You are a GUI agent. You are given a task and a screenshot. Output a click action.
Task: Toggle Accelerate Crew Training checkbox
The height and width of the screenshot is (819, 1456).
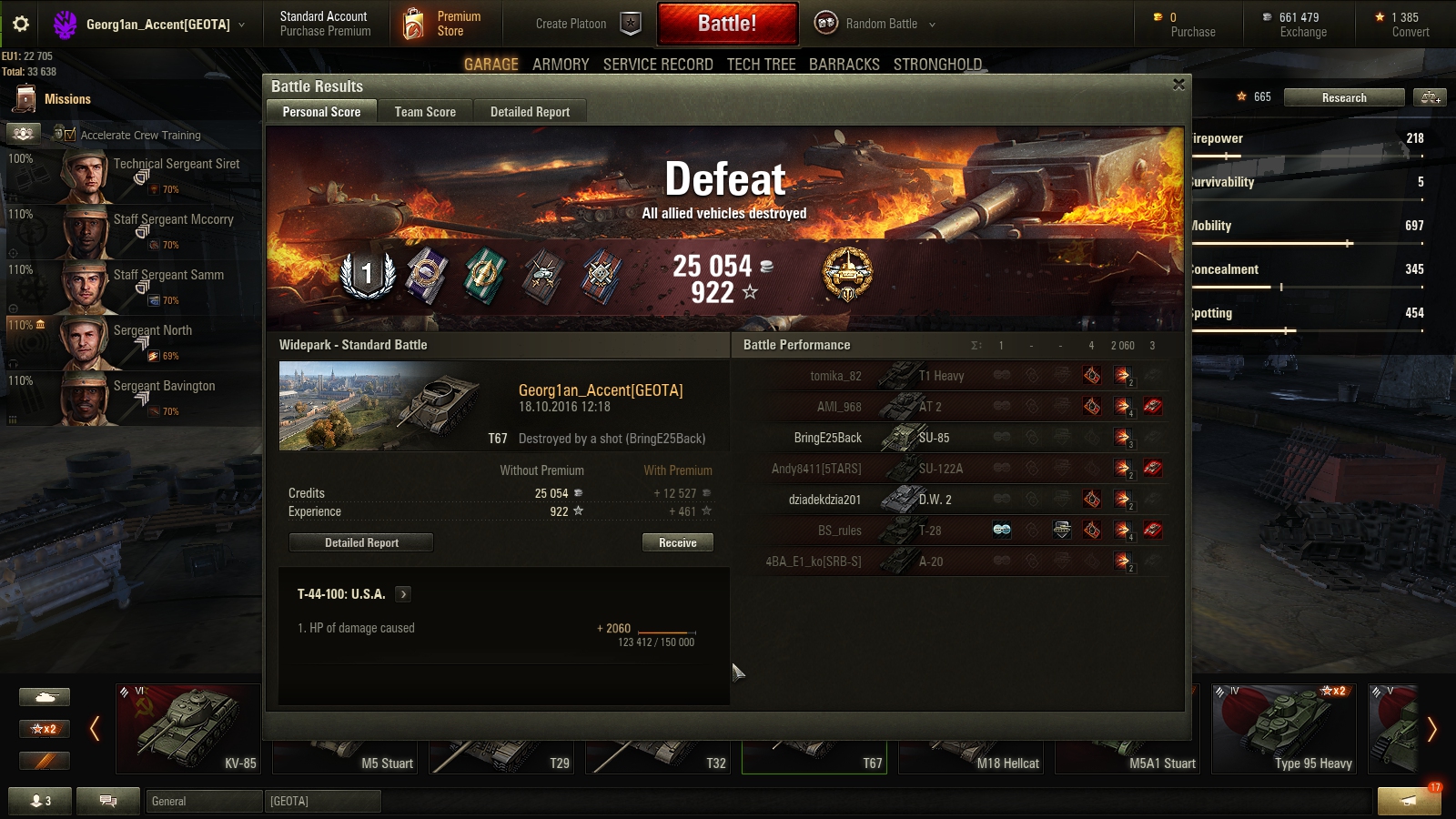tap(70, 135)
